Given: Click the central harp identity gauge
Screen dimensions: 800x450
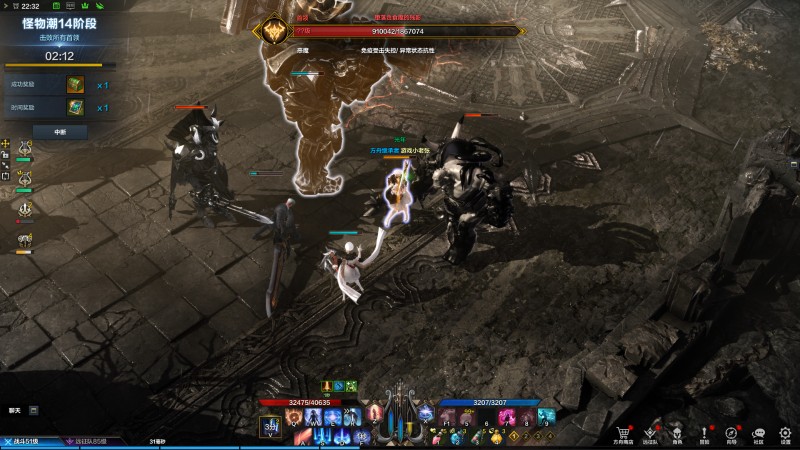Looking at the screenshot, I should pyautogui.click(x=401, y=421).
